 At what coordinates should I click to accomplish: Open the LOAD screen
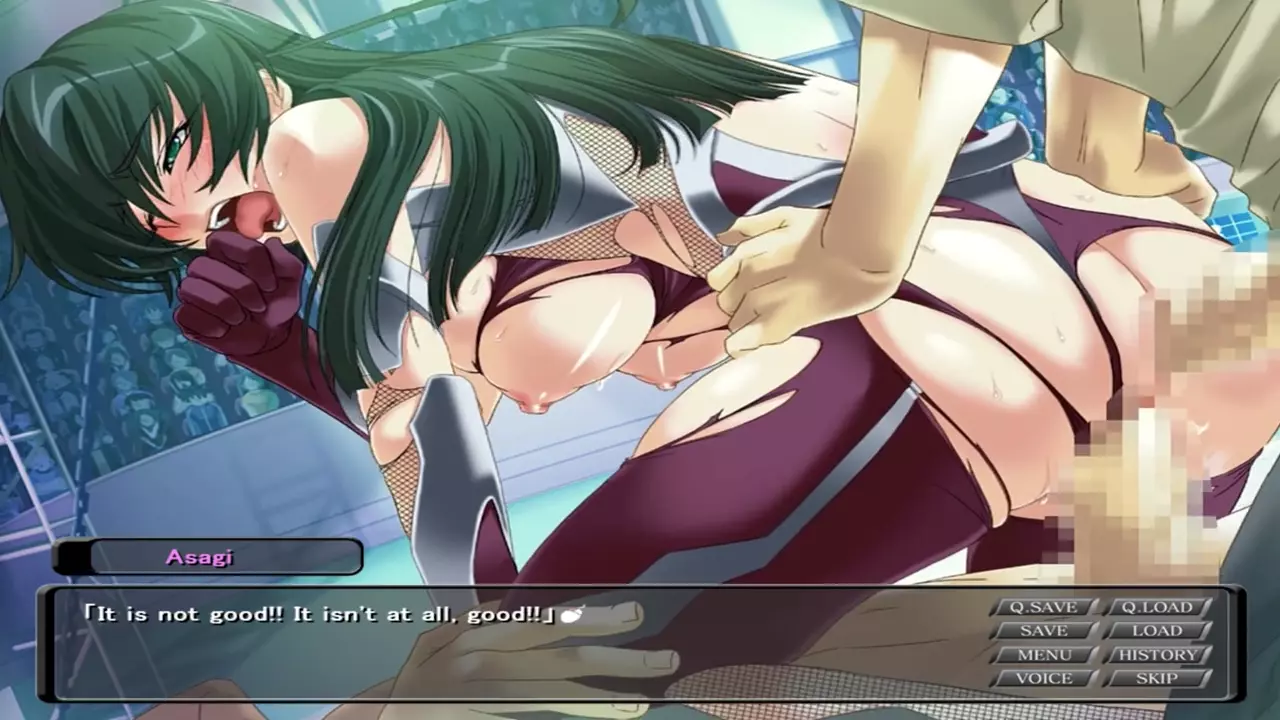[1157, 631]
